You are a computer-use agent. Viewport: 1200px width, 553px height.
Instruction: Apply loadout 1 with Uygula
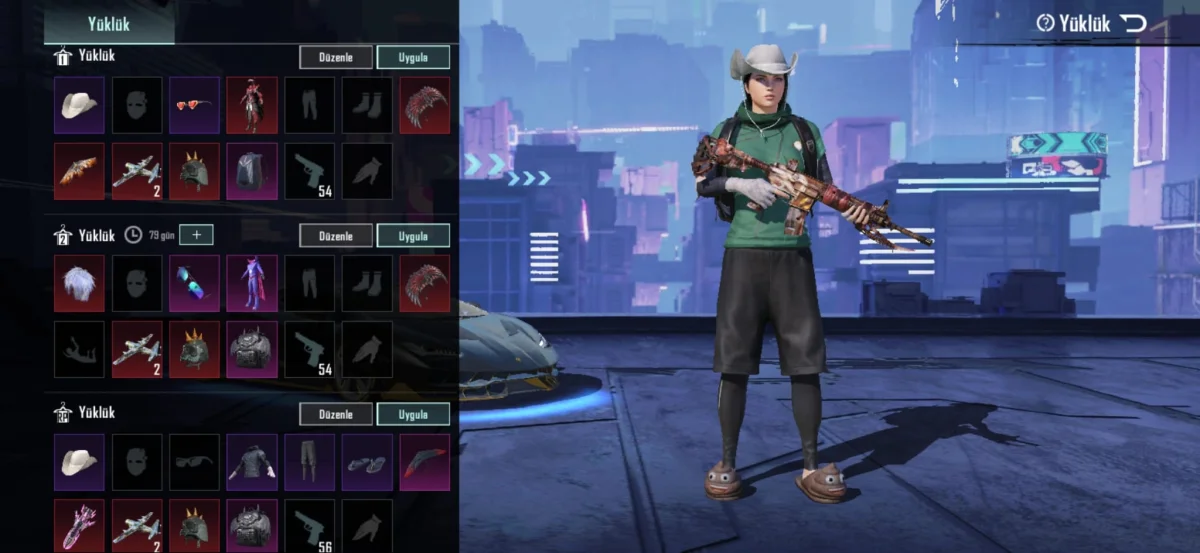point(413,57)
